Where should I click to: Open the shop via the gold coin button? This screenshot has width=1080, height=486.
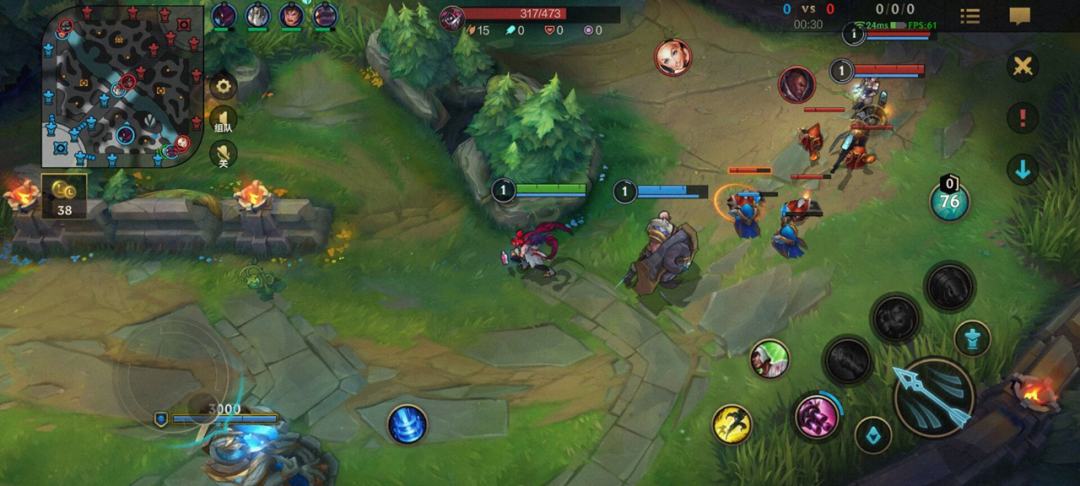[x=64, y=195]
